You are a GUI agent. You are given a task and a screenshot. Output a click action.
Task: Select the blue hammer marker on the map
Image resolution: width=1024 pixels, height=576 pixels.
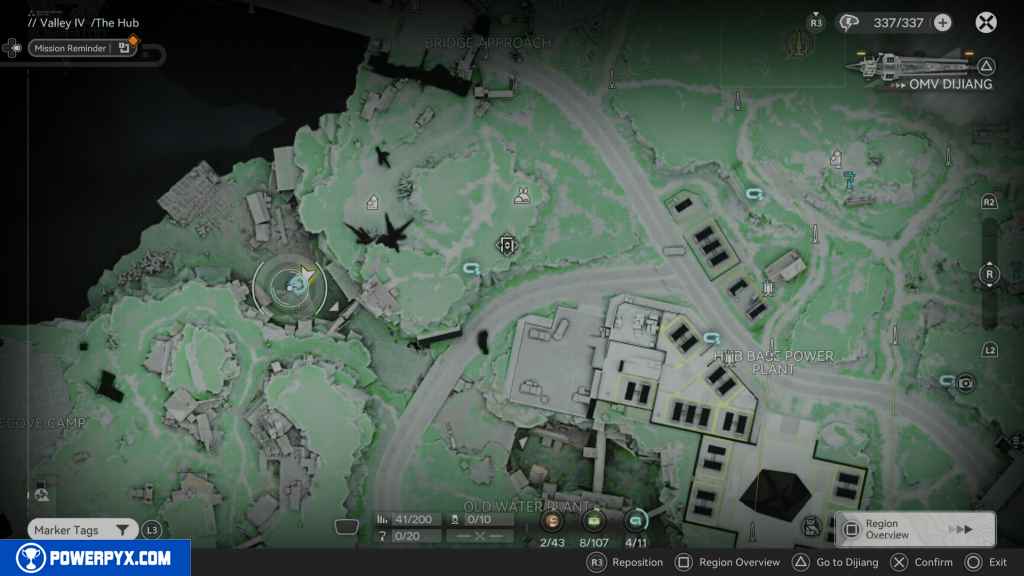(x=849, y=180)
